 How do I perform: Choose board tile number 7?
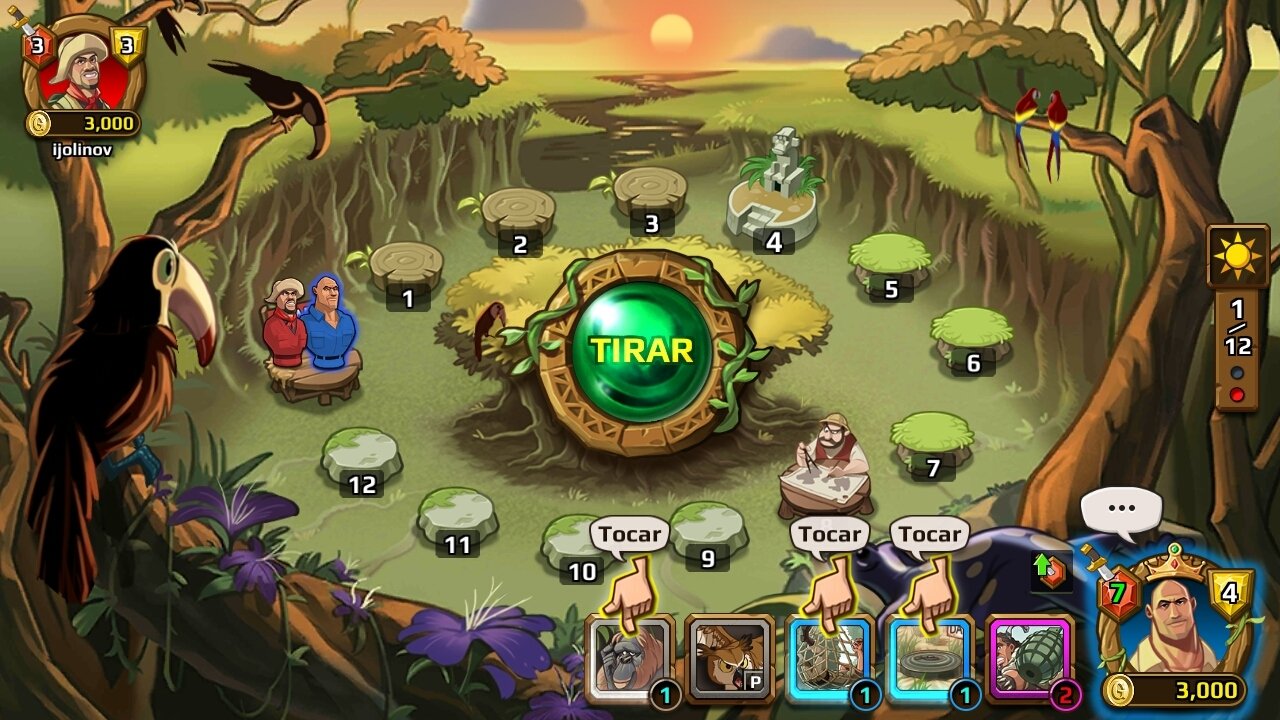click(x=932, y=440)
